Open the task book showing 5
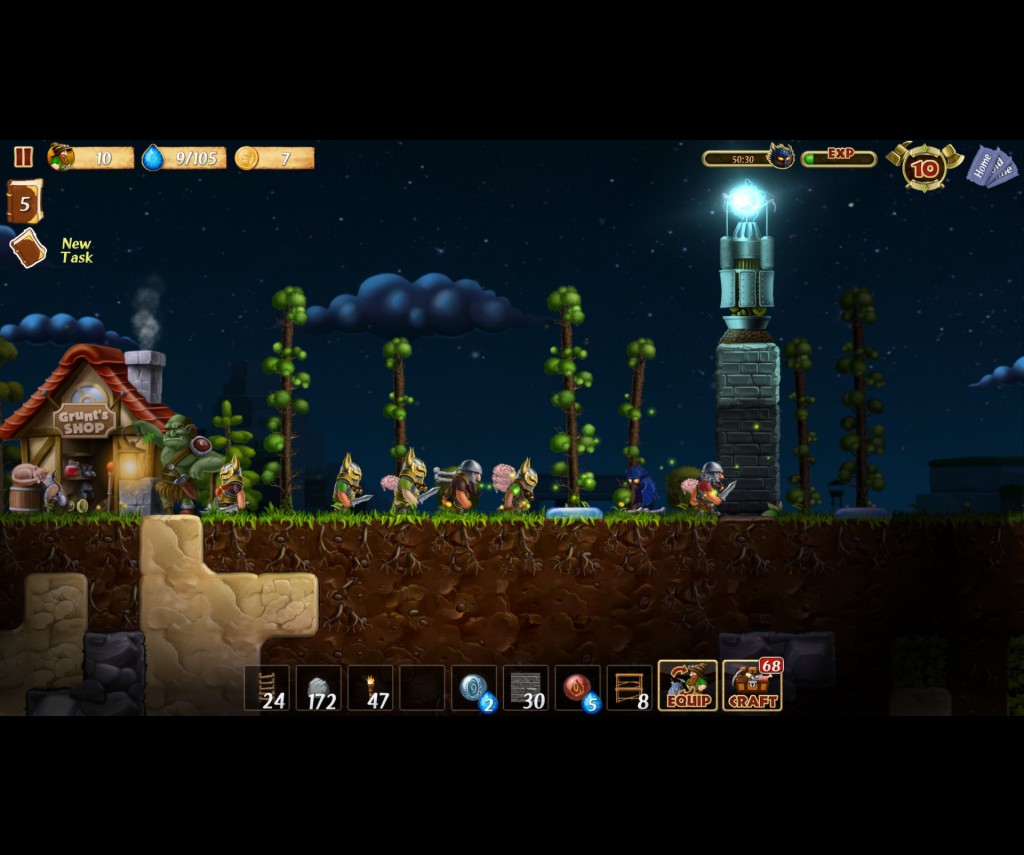This screenshot has width=1024, height=855. pos(24,202)
